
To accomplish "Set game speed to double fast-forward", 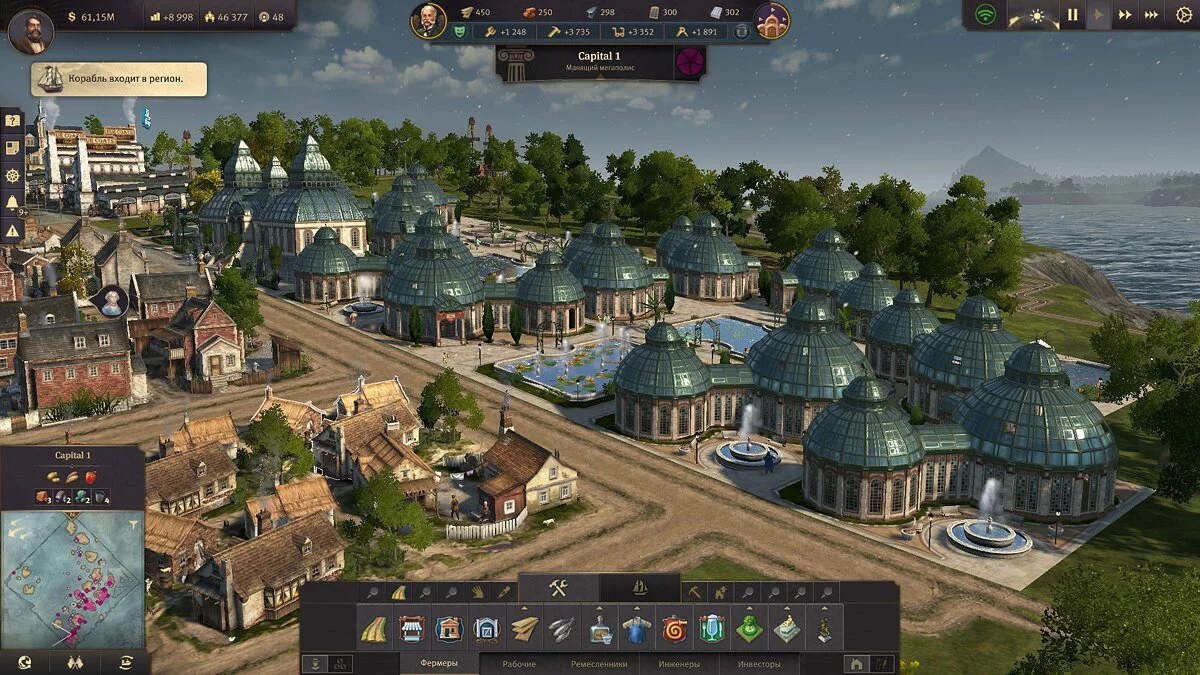I will point(1125,15).
